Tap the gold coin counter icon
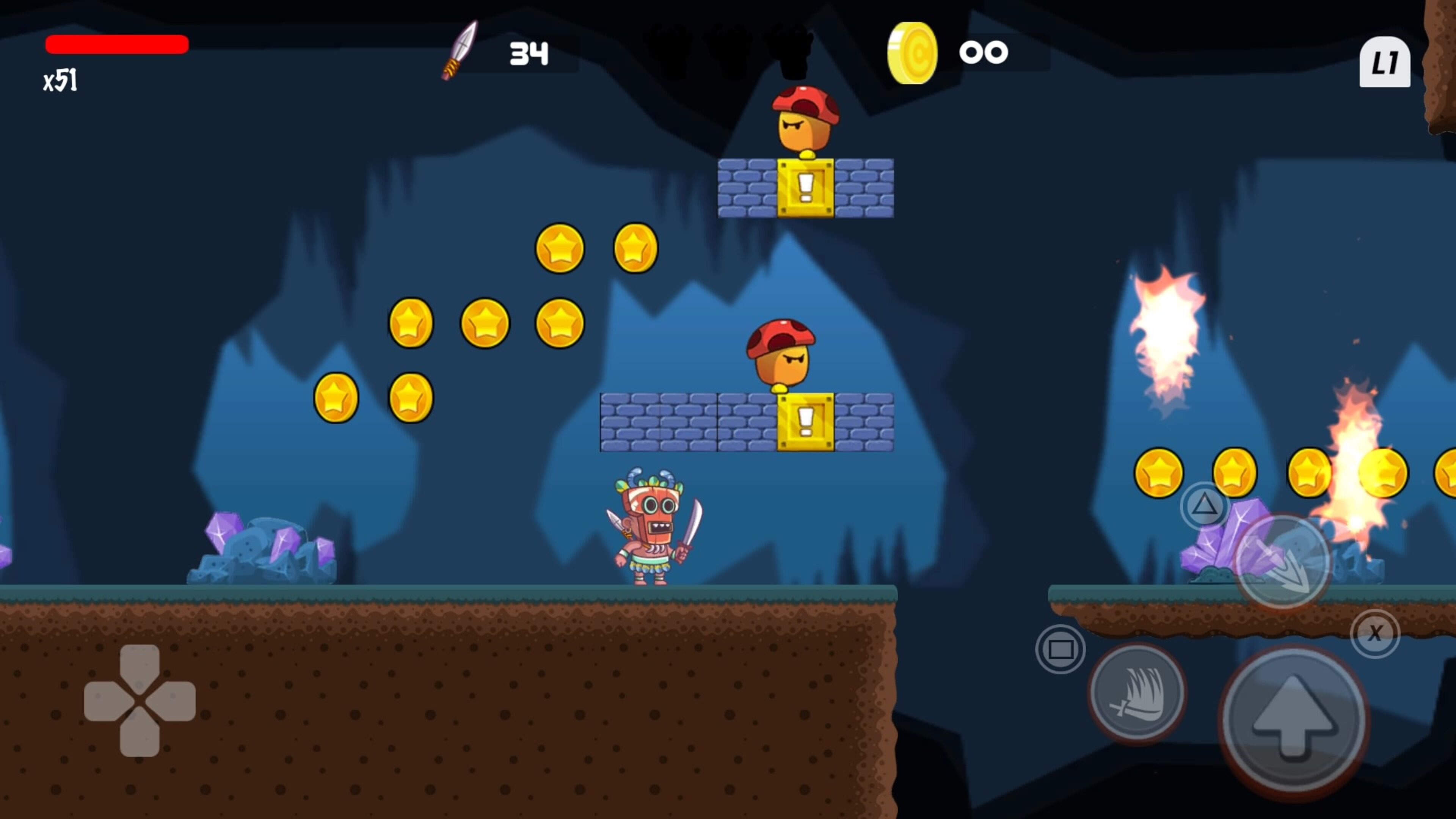 (x=913, y=53)
